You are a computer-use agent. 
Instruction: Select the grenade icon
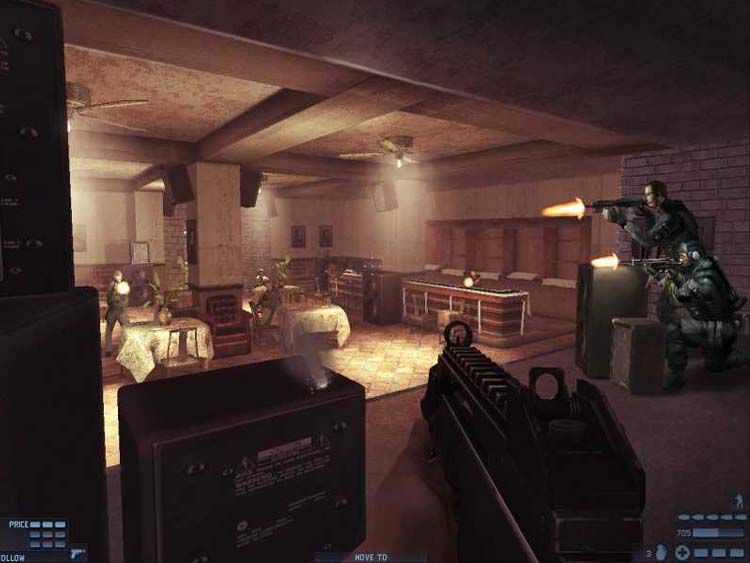[660, 552]
